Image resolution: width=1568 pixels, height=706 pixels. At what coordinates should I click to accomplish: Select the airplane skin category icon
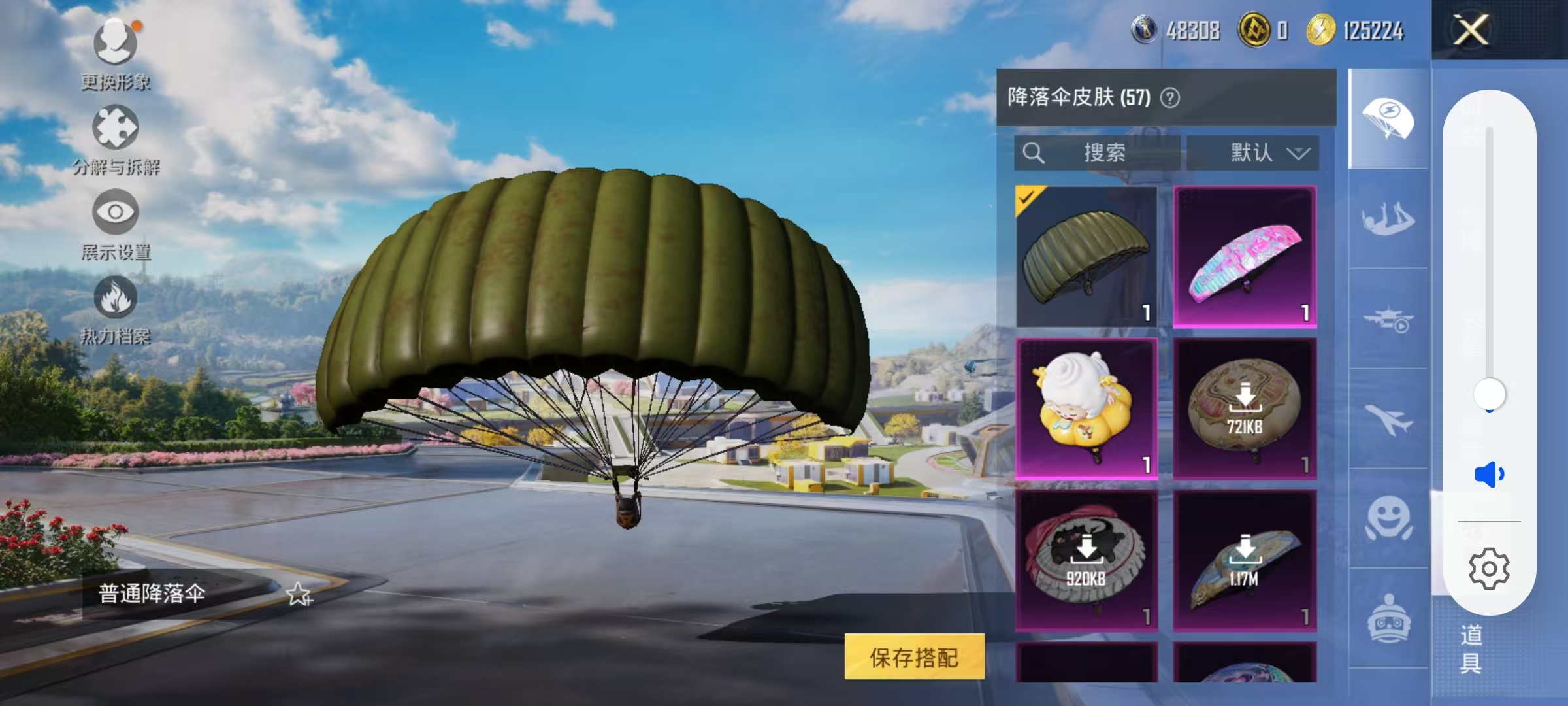click(x=1388, y=422)
